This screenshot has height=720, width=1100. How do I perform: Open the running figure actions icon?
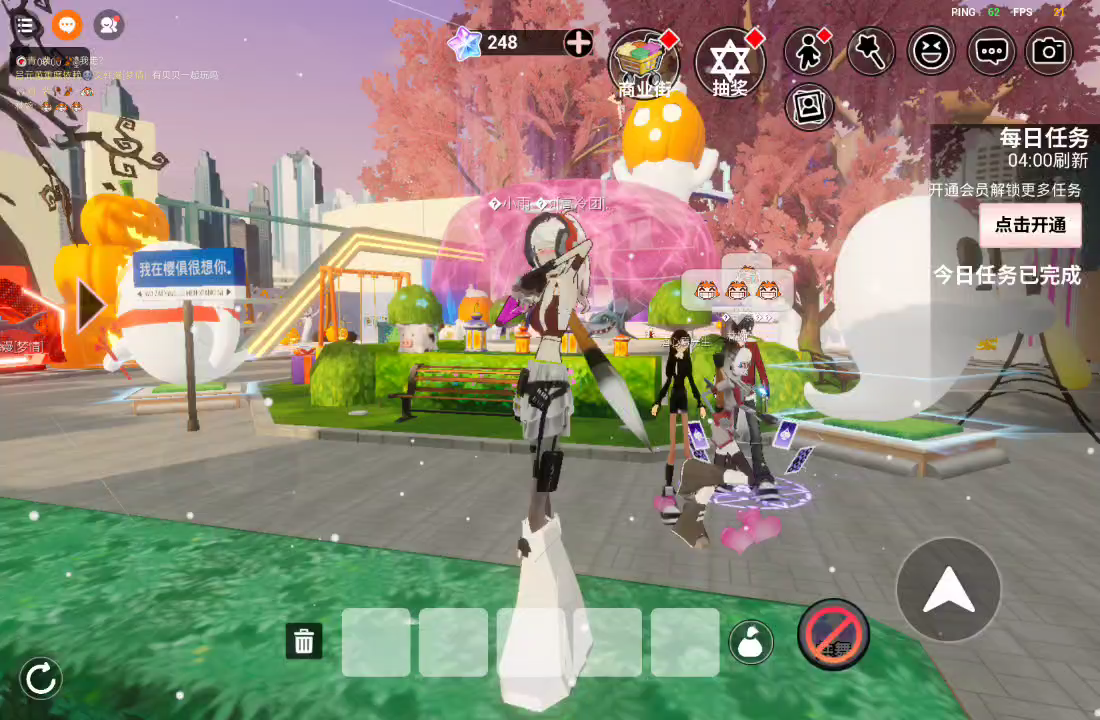point(808,51)
